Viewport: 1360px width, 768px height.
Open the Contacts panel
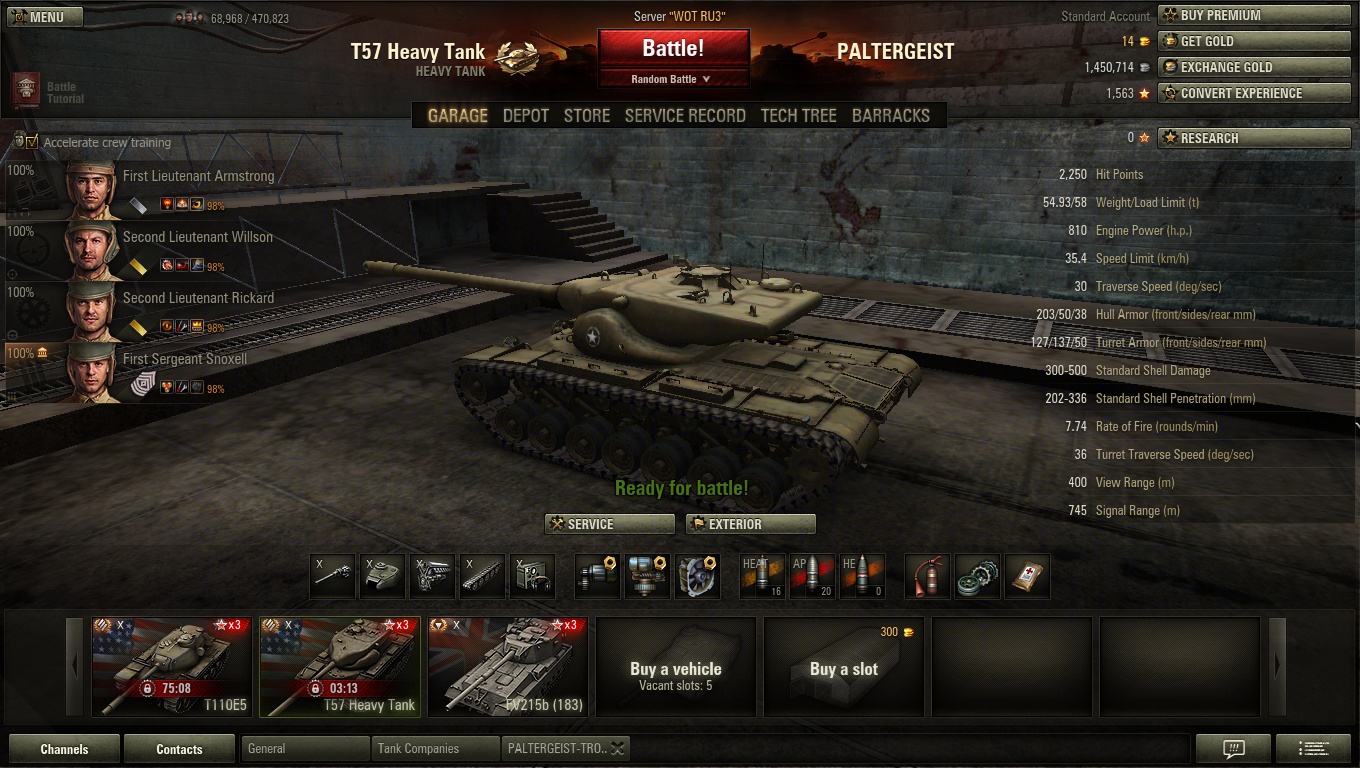pyautogui.click(x=179, y=749)
